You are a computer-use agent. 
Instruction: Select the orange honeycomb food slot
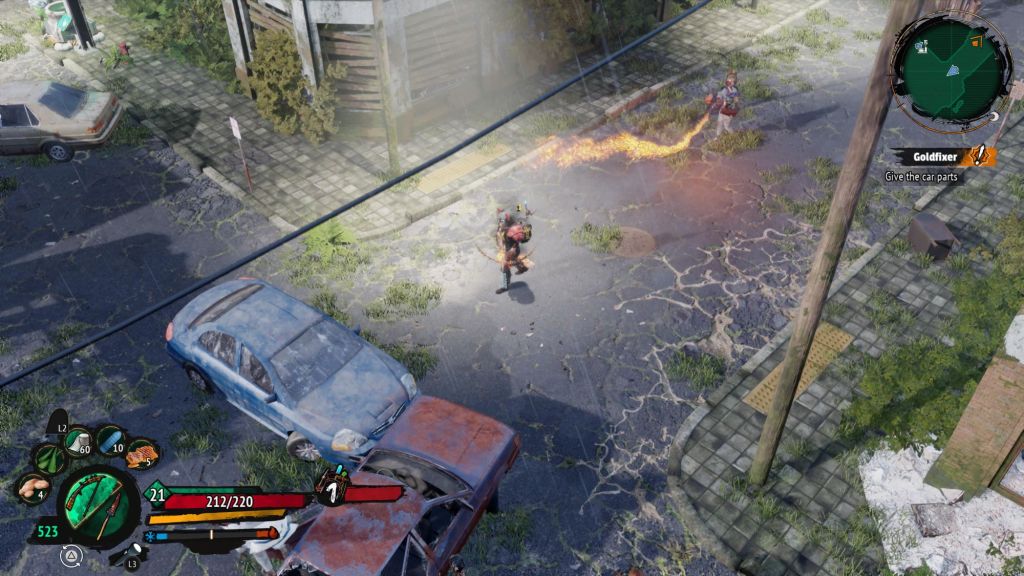[142, 454]
